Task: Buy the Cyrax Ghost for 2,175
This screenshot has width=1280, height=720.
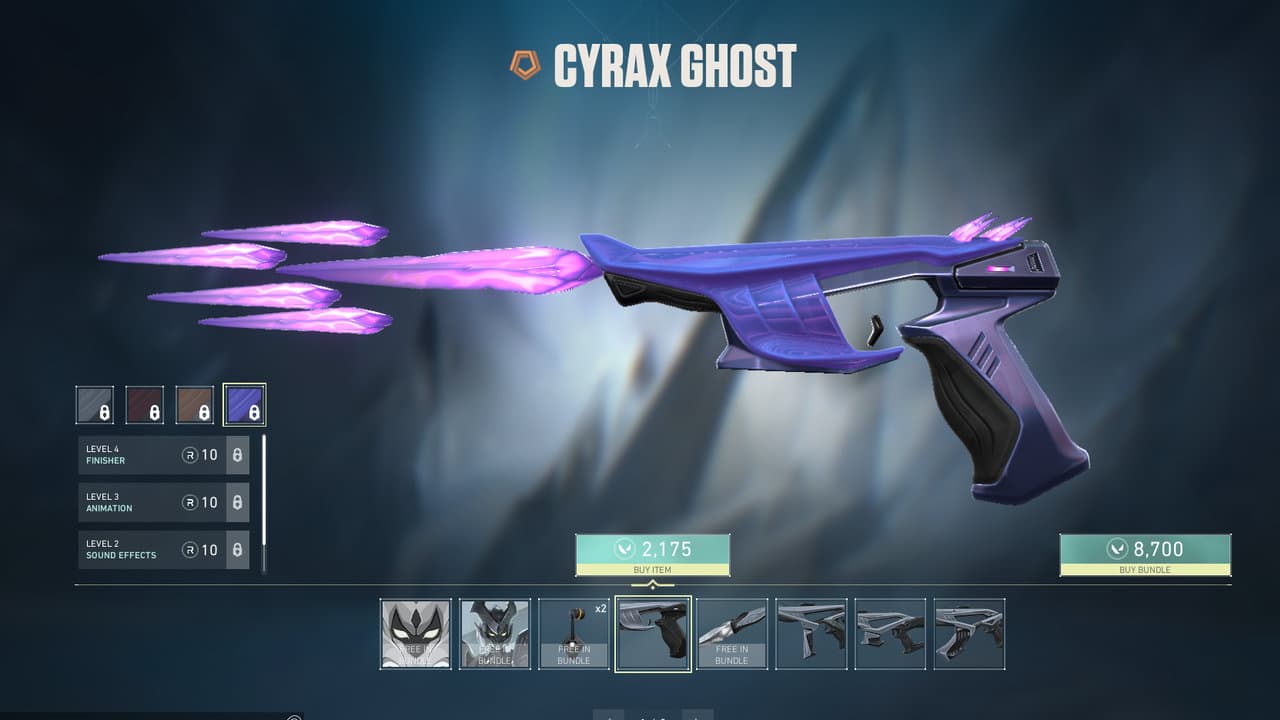Action: 651,551
